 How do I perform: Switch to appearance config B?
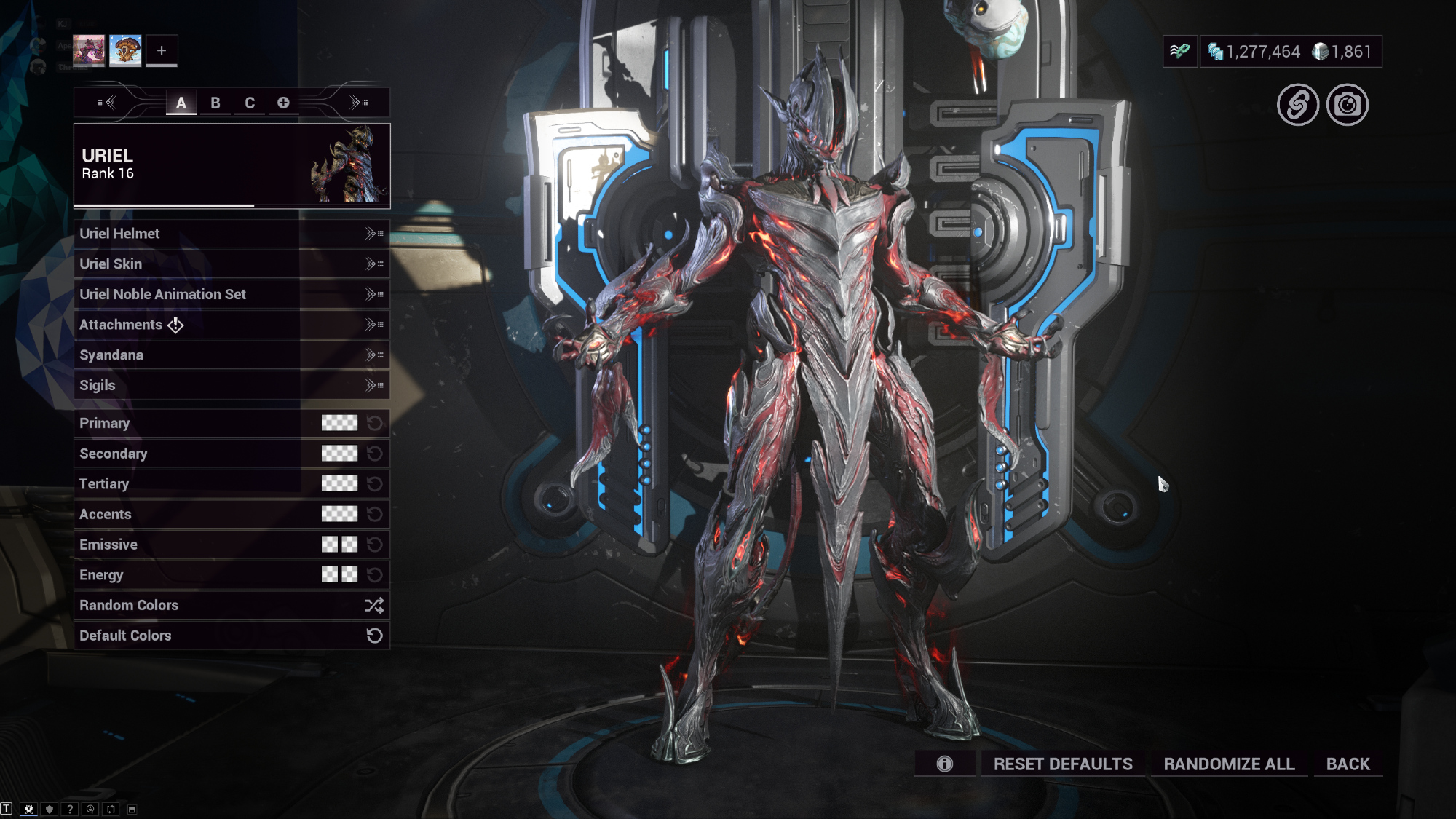tap(215, 103)
